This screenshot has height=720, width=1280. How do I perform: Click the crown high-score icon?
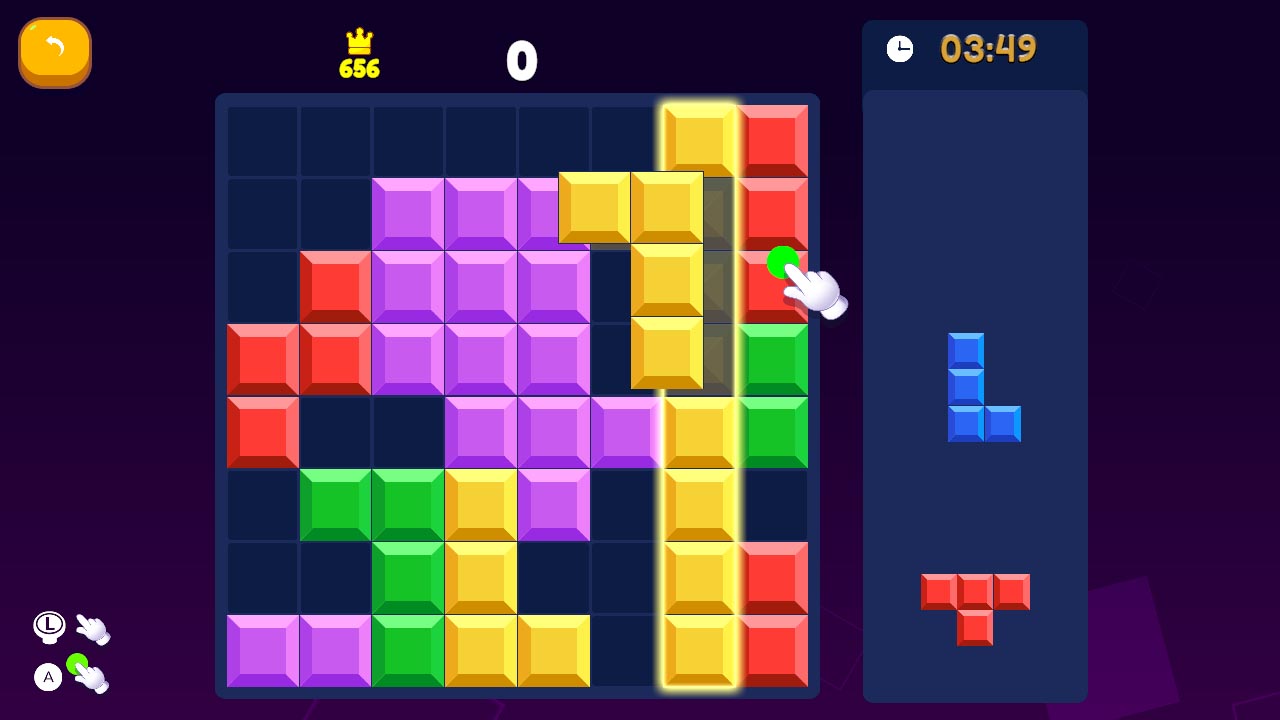(360, 42)
